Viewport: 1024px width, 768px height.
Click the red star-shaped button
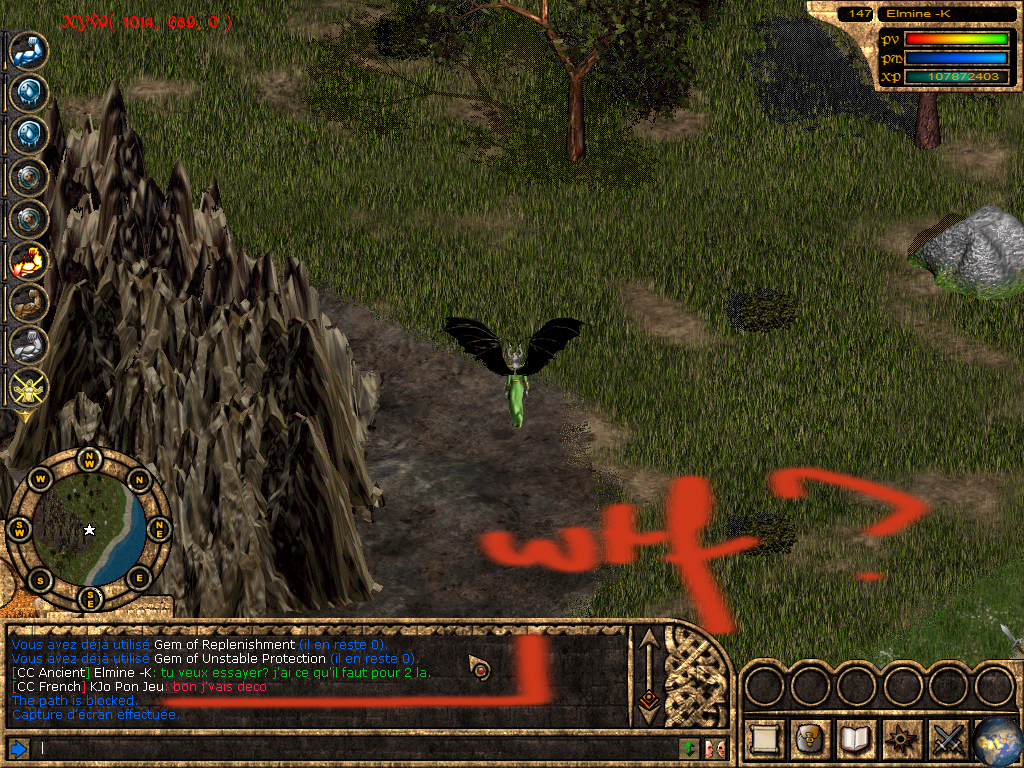coord(901,739)
